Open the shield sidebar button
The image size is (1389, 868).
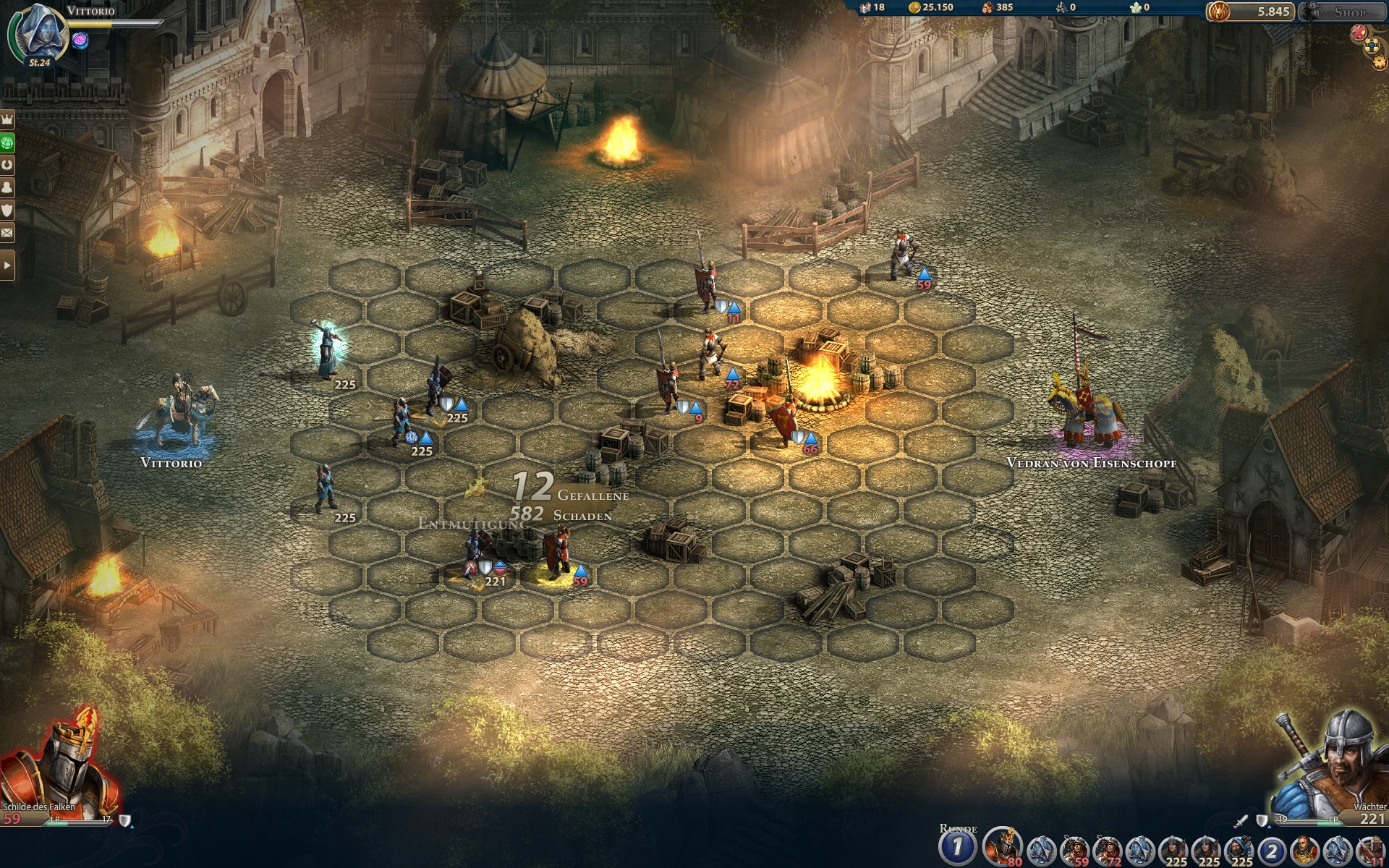click(7, 210)
